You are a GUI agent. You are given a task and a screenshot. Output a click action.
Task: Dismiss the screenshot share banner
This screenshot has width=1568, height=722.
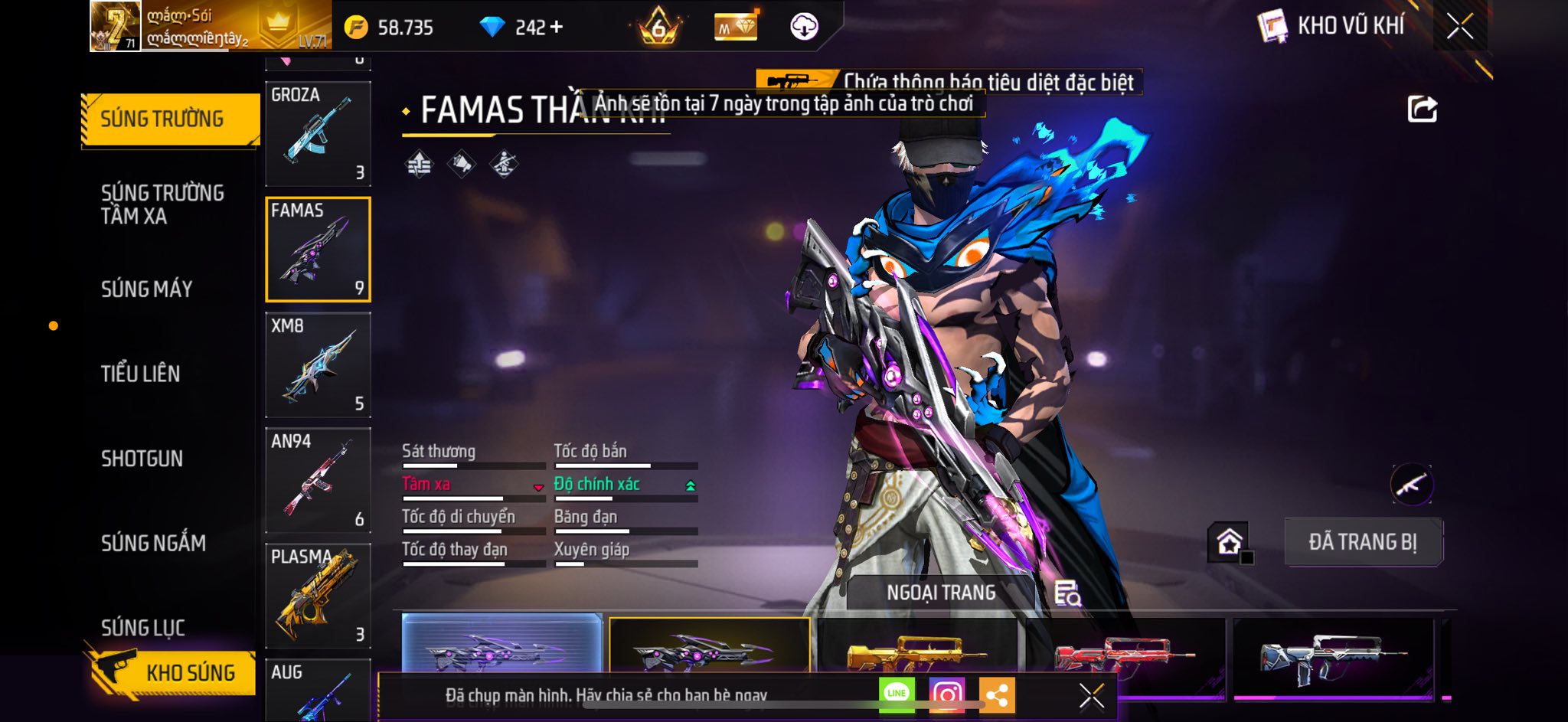pos(1091,696)
